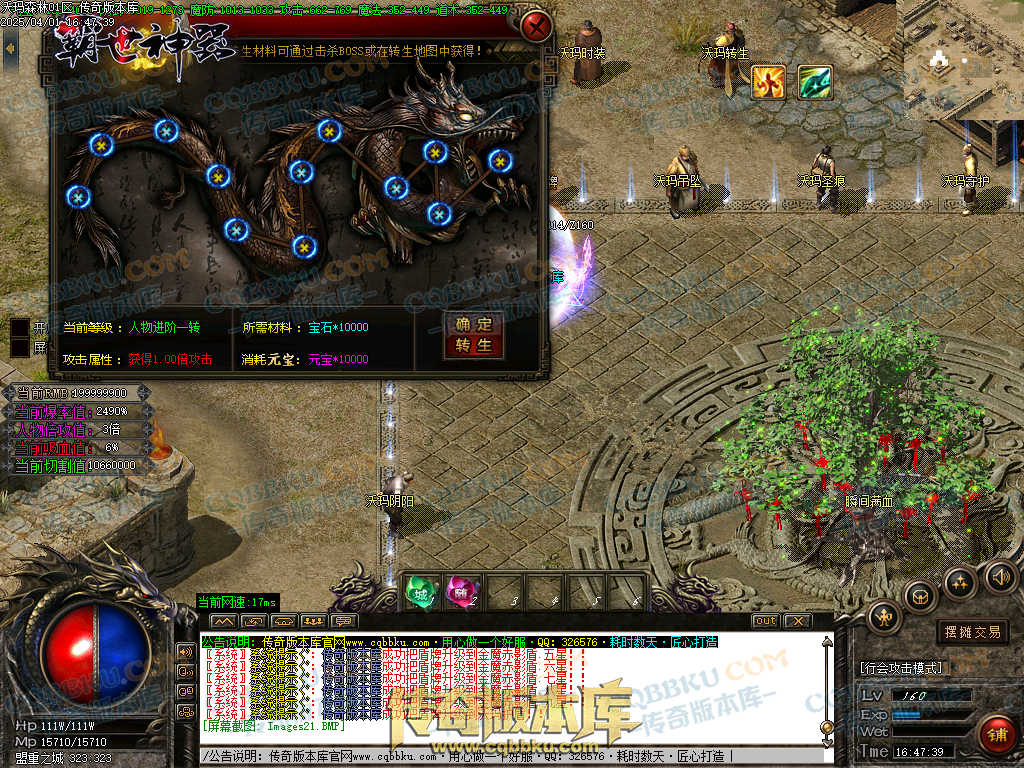Screen dimensions: 1024x768
Task: Confirm rebirth with the 确定转生 button
Action: coord(474,335)
